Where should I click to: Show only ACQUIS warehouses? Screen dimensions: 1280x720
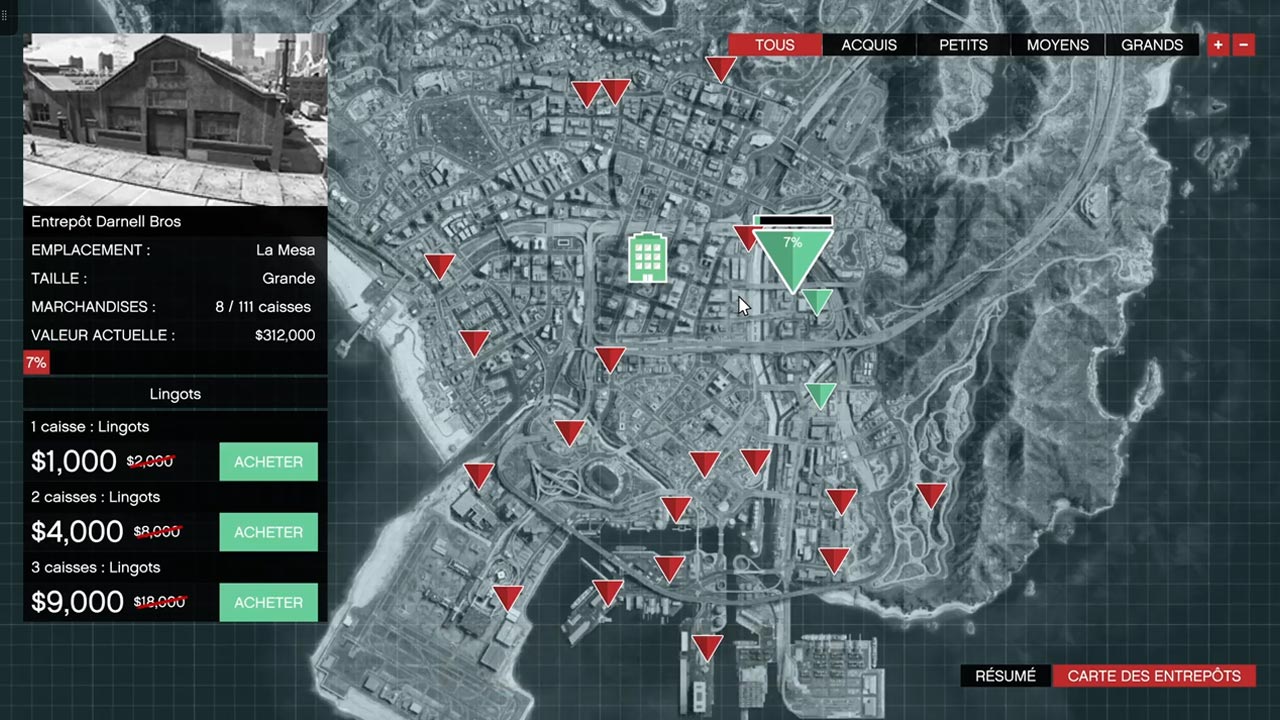869,45
